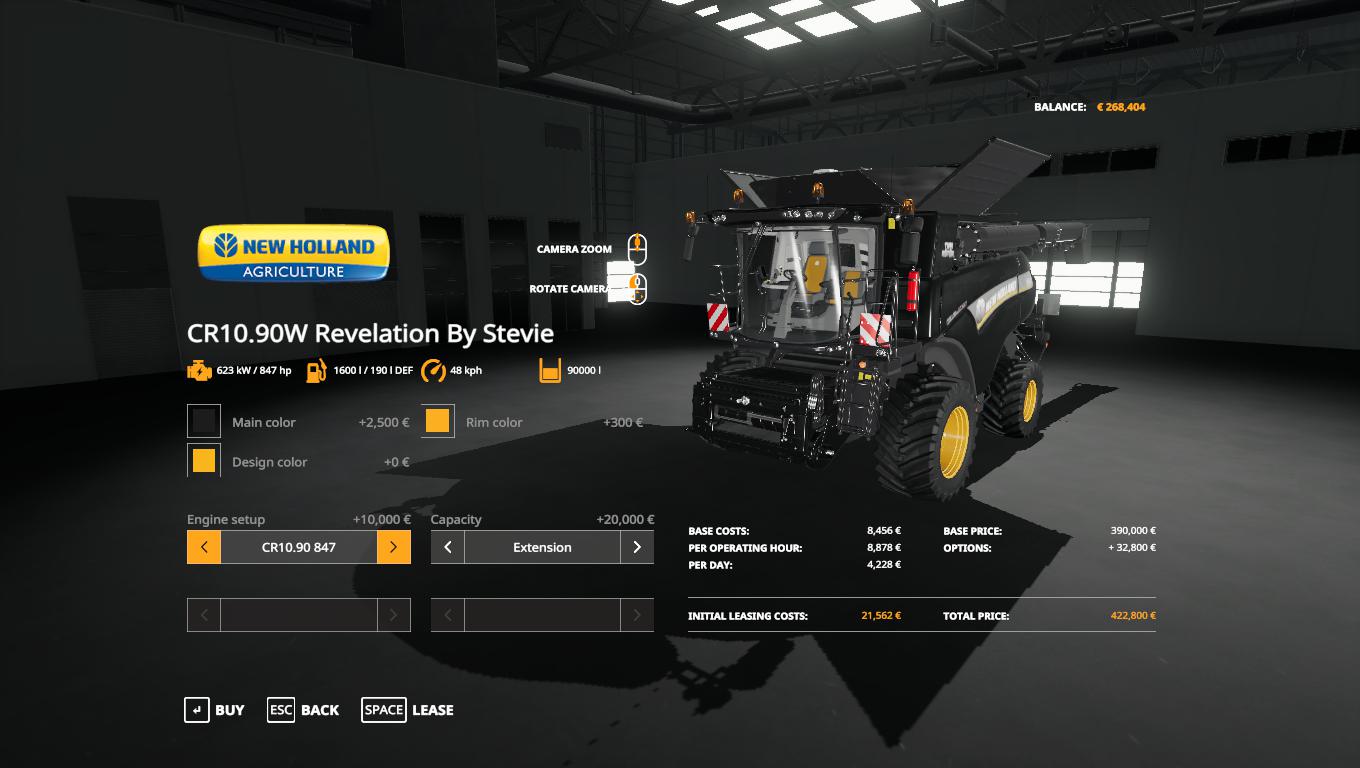This screenshot has height=768, width=1360.
Task: Go back from the shop configuration
Action: coord(303,710)
